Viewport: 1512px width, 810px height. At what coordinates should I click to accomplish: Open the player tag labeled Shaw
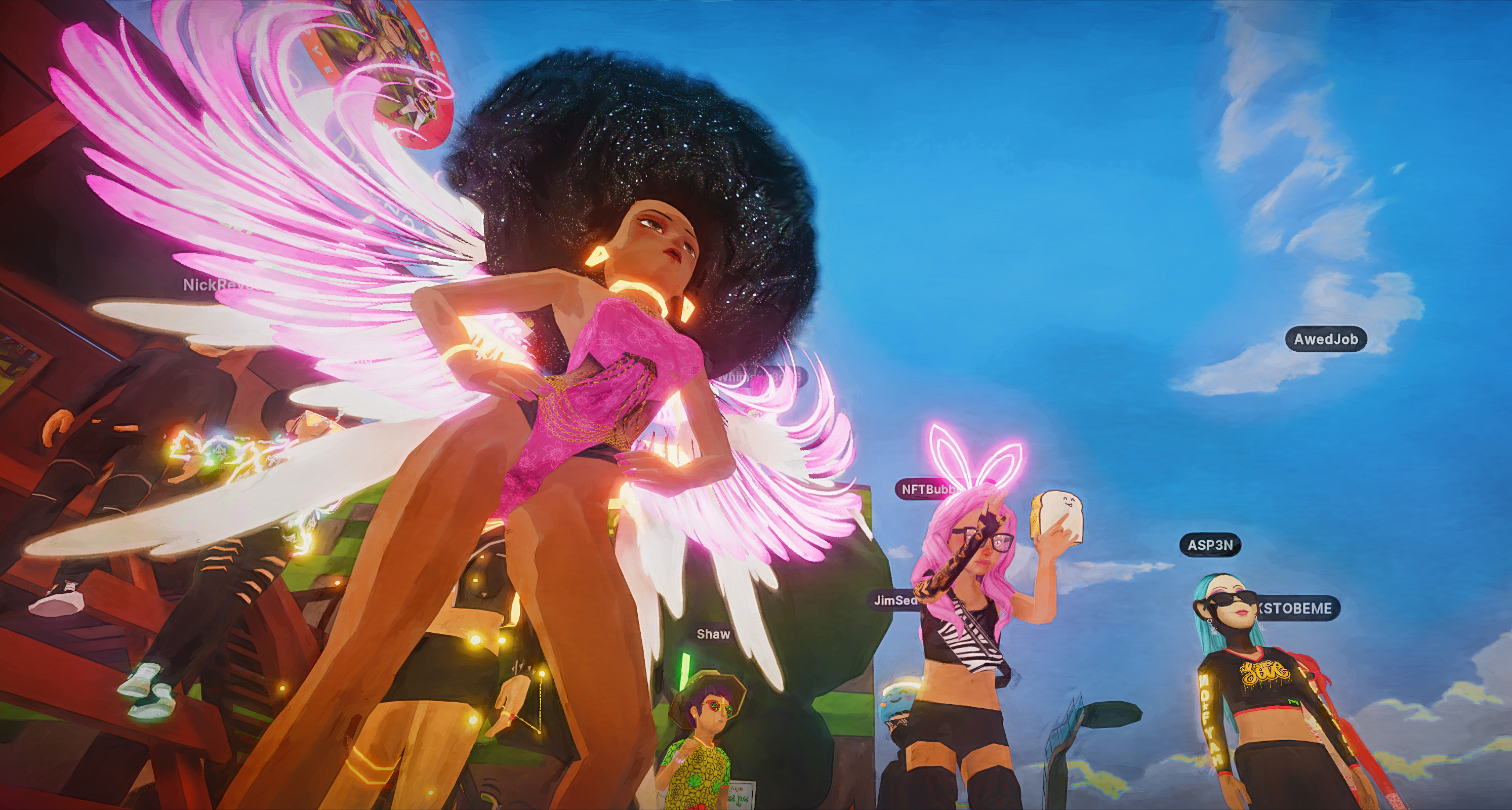(713, 634)
